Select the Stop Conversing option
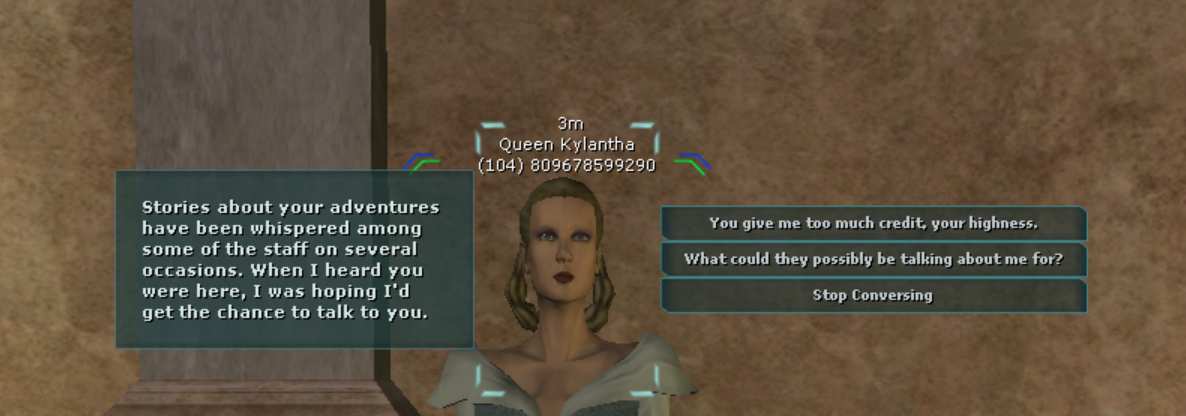Image resolution: width=1186 pixels, height=416 pixels. pos(873,295)
